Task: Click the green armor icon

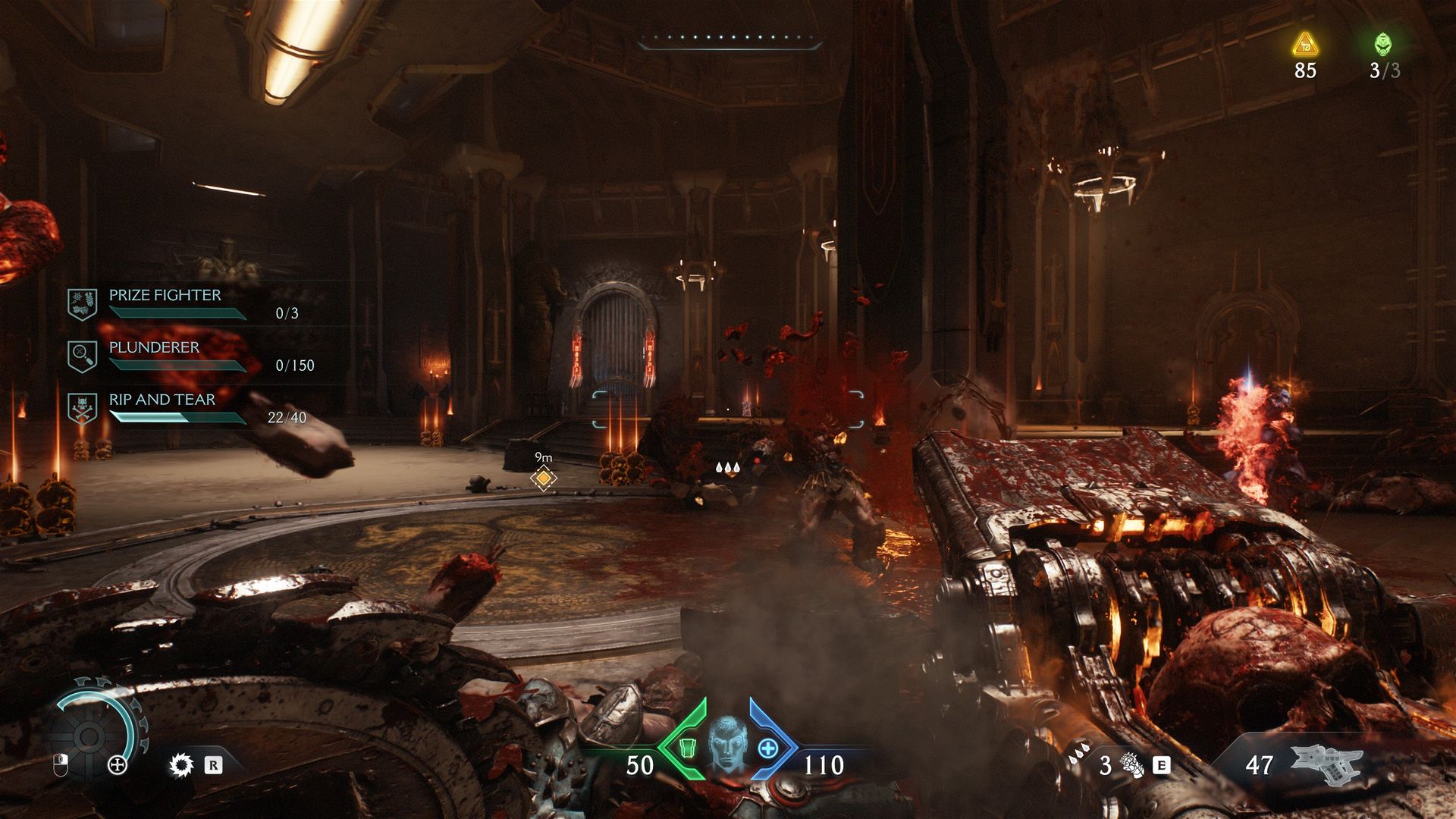Action: 689,748
